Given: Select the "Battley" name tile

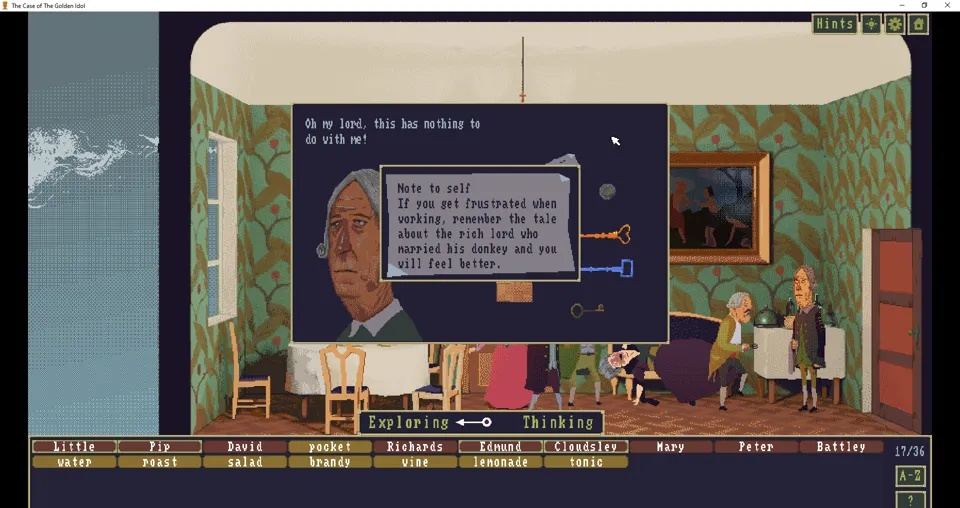Looking at the screenshot, I should click(x=841, y=447).
